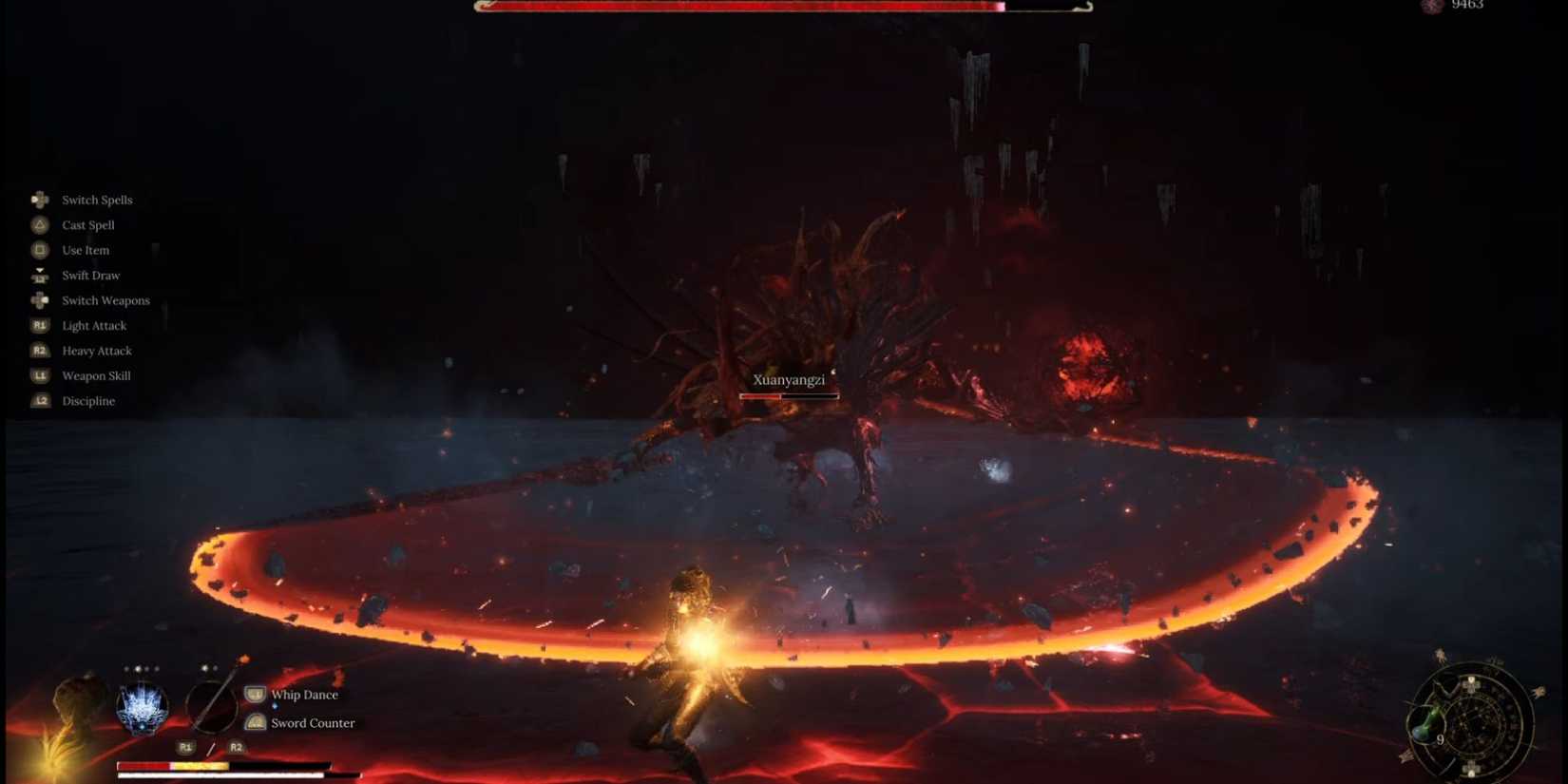This screenshot has width=1568, height=784.
Task: Toggle the Heavy Attack R2 binding
Action: 40,351
